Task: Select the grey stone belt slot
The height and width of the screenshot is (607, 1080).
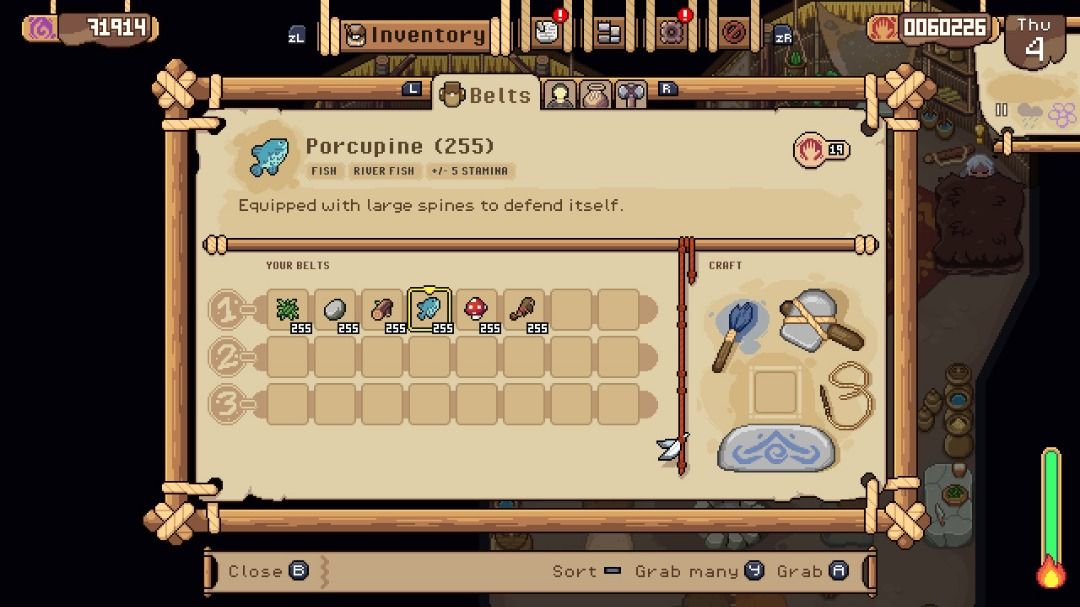Action: tap(336, 309)
